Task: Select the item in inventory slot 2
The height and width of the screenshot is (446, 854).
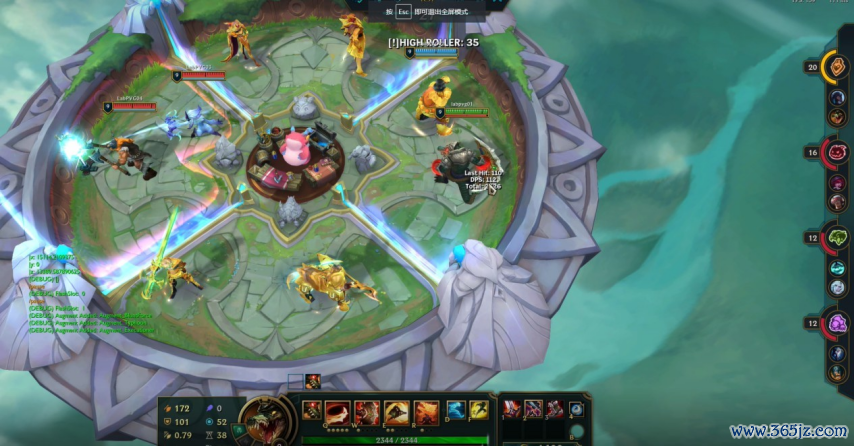Action: (534, 408)
